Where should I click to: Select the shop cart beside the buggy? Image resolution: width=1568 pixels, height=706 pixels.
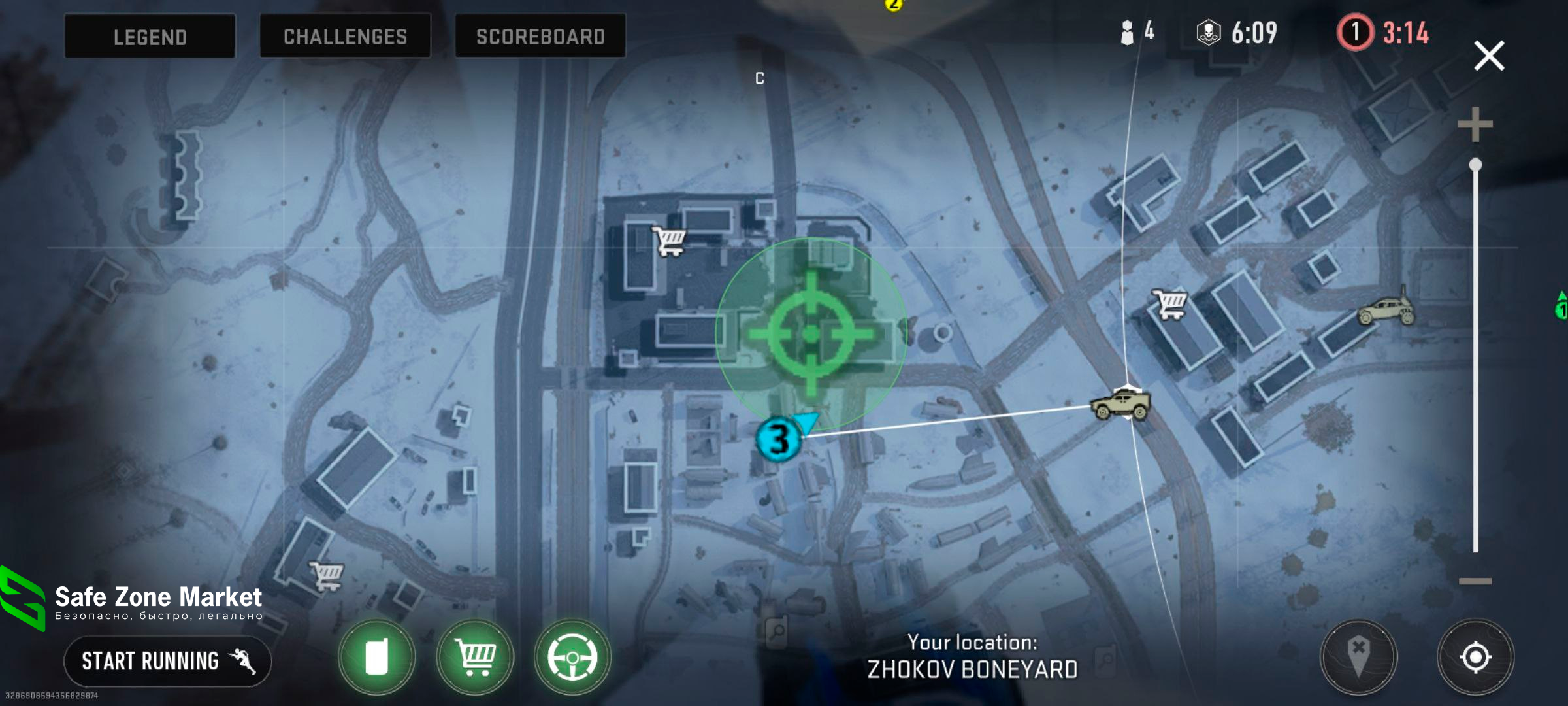(1169, 304)
